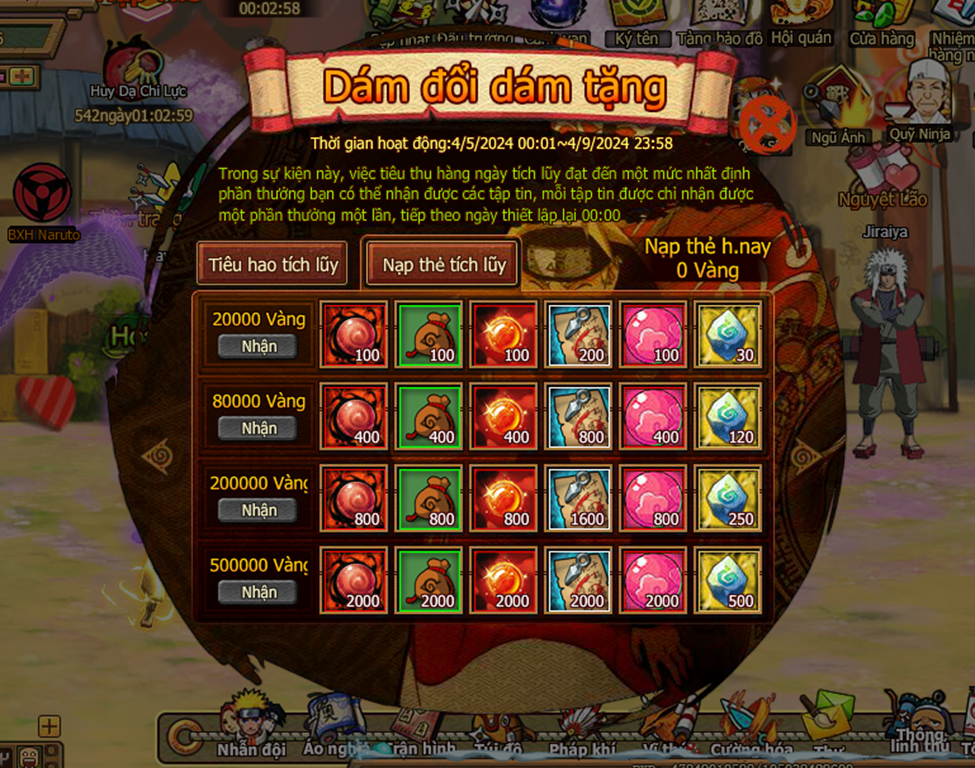
Task: Close the Dám đổi dám tặng event window
Action: coord(767,127)
